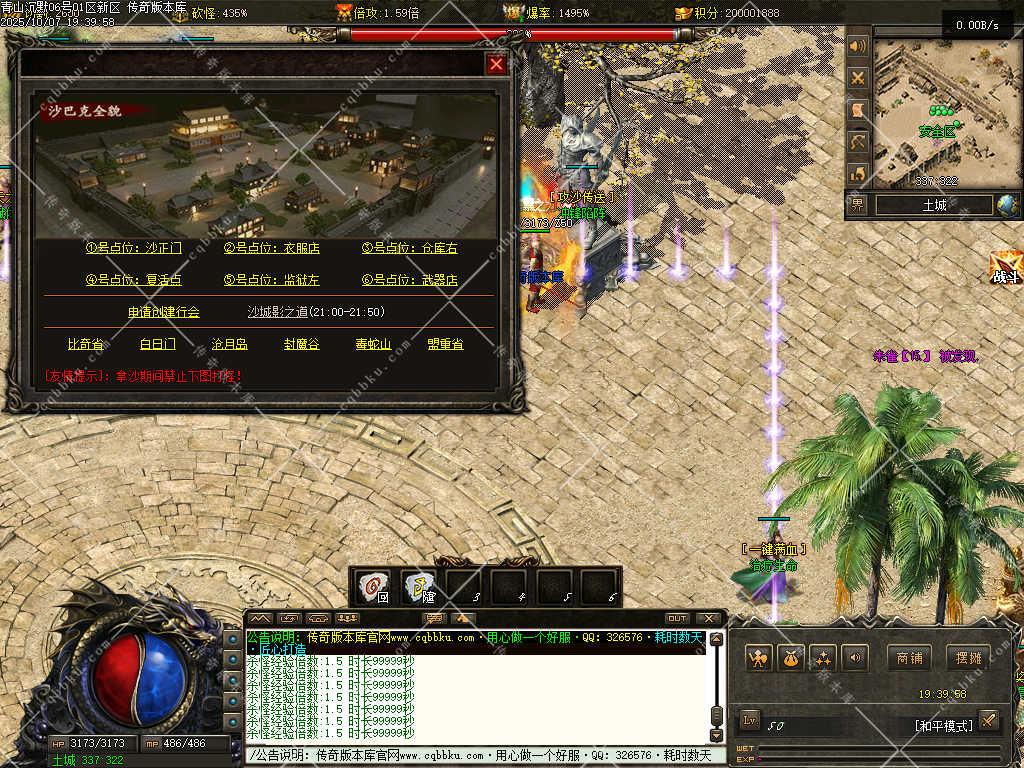1024x768 pixels.
Task: Open the world globe map icon
Action: point(1007,205)
